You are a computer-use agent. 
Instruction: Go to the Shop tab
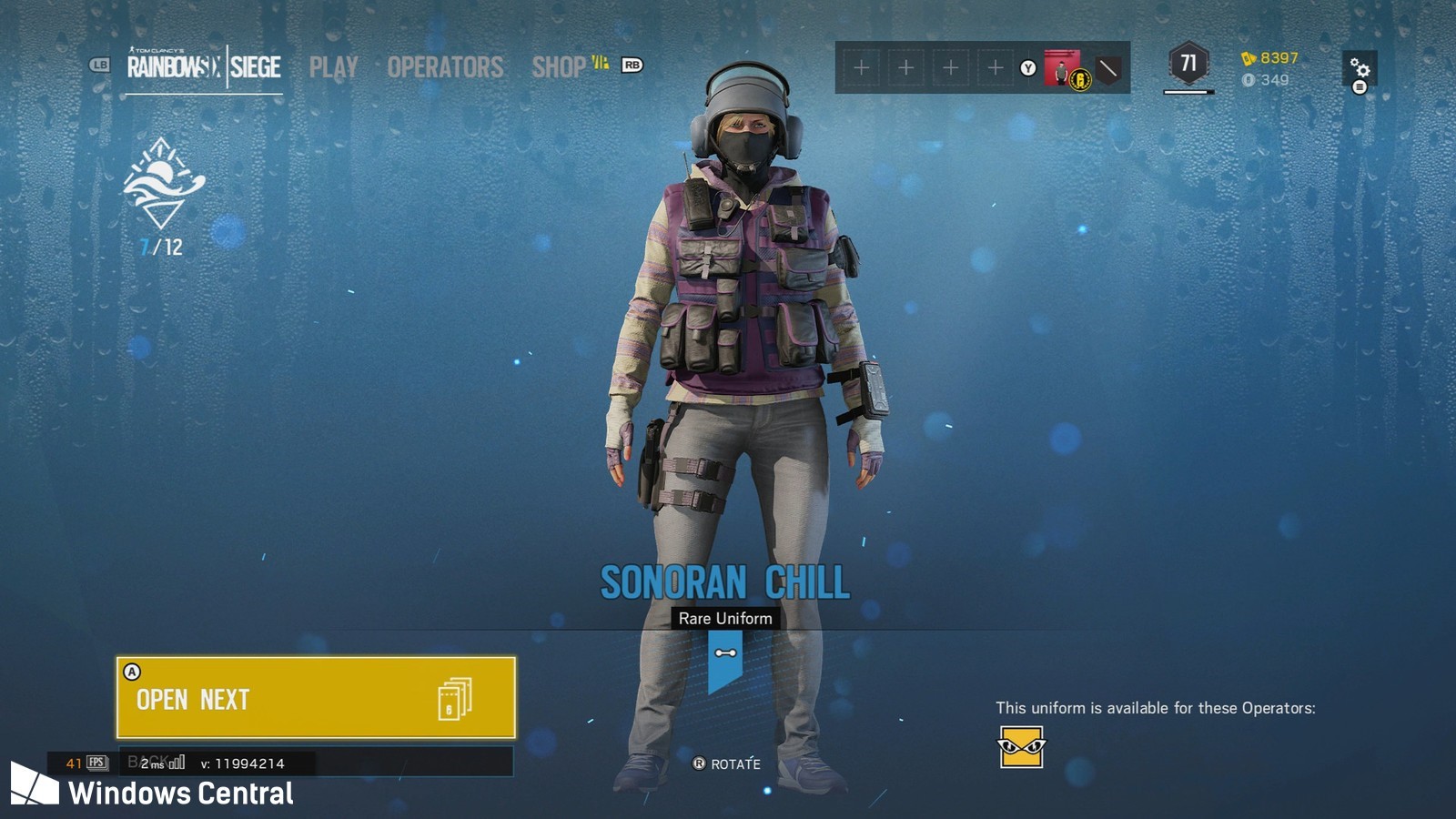pos(559,67)
